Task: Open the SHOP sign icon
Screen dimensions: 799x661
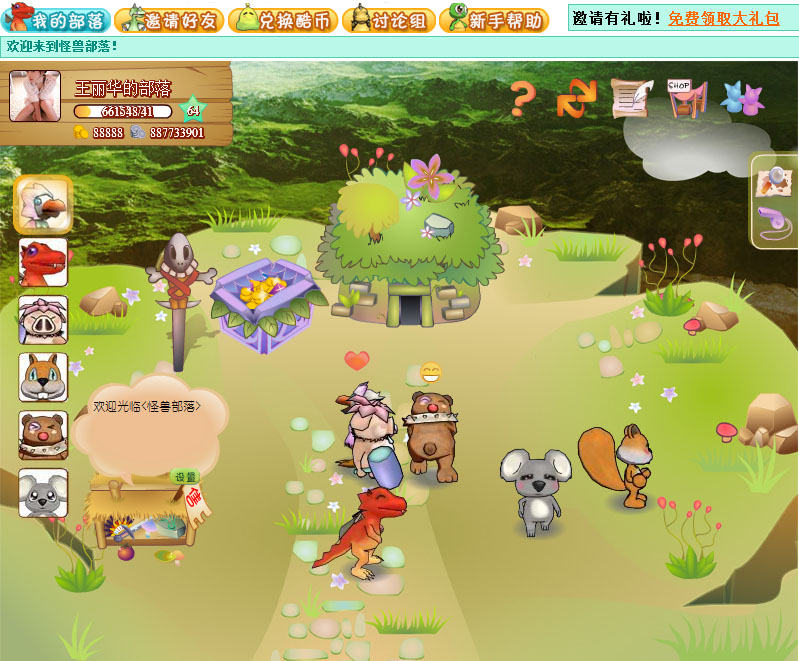Action: pyautogui.click(x=686, y=98)
